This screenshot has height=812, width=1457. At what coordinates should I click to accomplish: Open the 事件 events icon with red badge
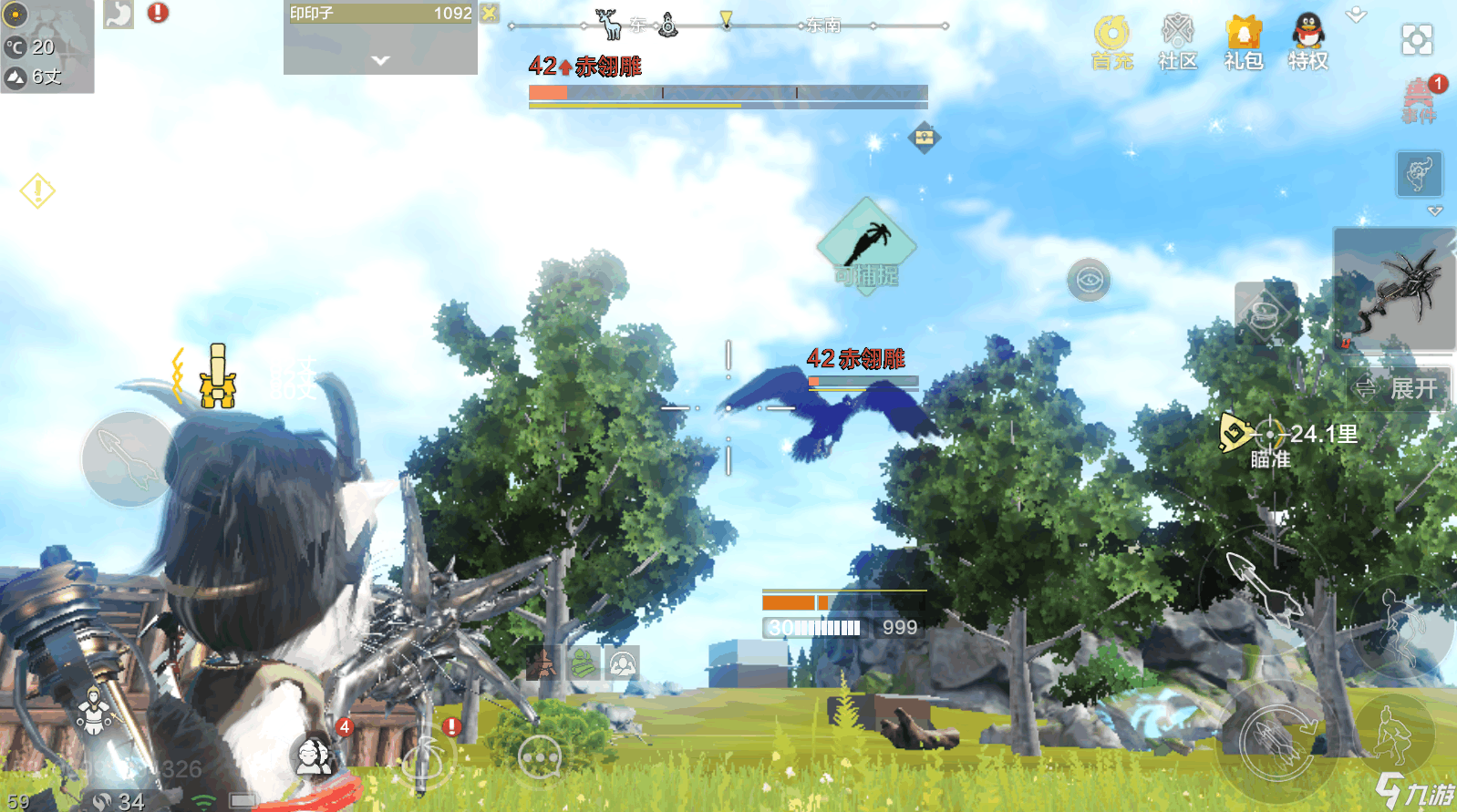[1419, 99]
